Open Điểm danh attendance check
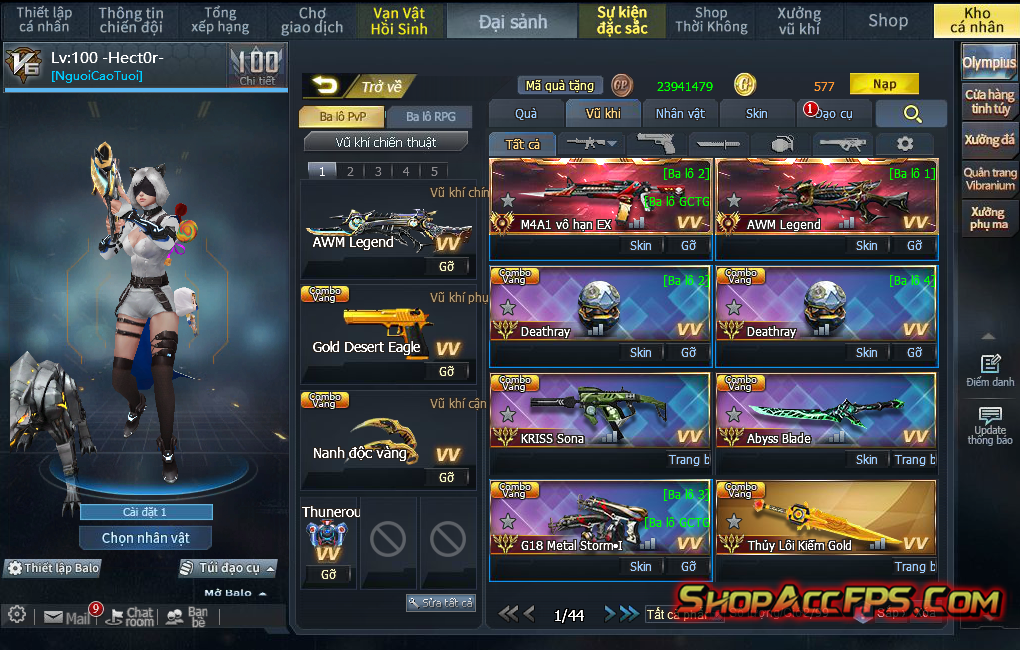This screenshot has width=1020, height=650. pos(990,371)
